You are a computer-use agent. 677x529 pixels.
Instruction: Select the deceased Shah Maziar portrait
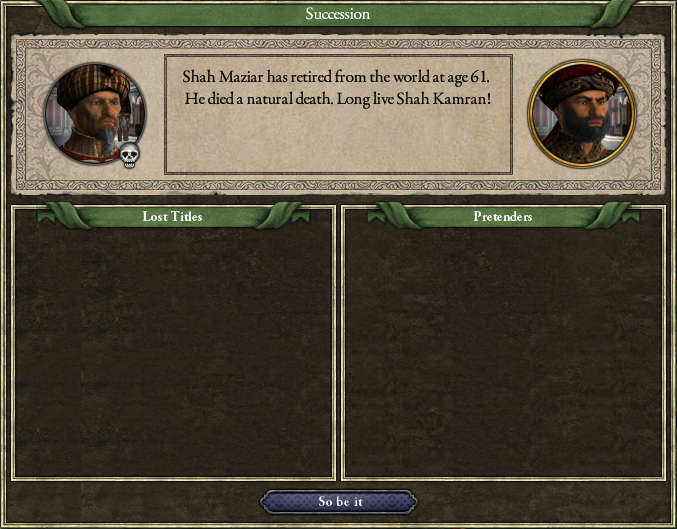[95, 113]
